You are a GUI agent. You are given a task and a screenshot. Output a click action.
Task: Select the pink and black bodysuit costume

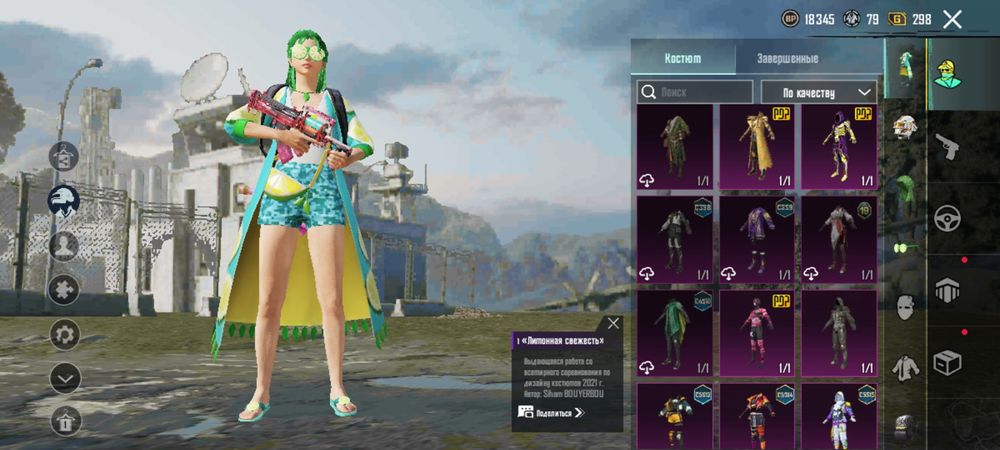[x=756, y=333]
